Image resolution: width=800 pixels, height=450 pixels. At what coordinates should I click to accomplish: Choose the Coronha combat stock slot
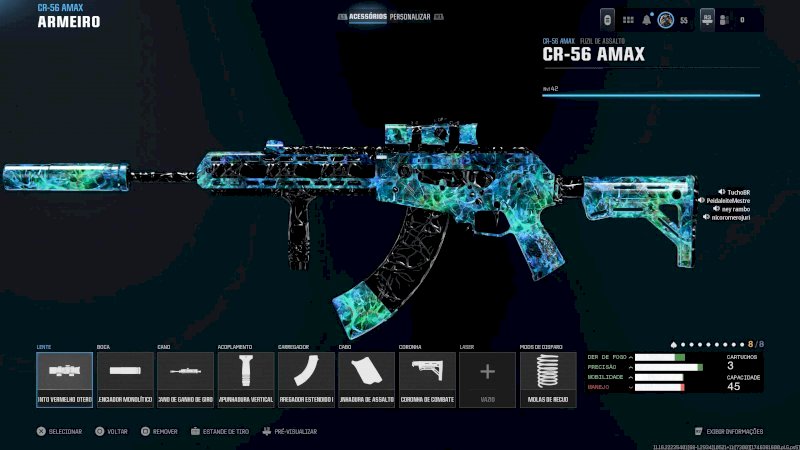[x=427, y=379]
